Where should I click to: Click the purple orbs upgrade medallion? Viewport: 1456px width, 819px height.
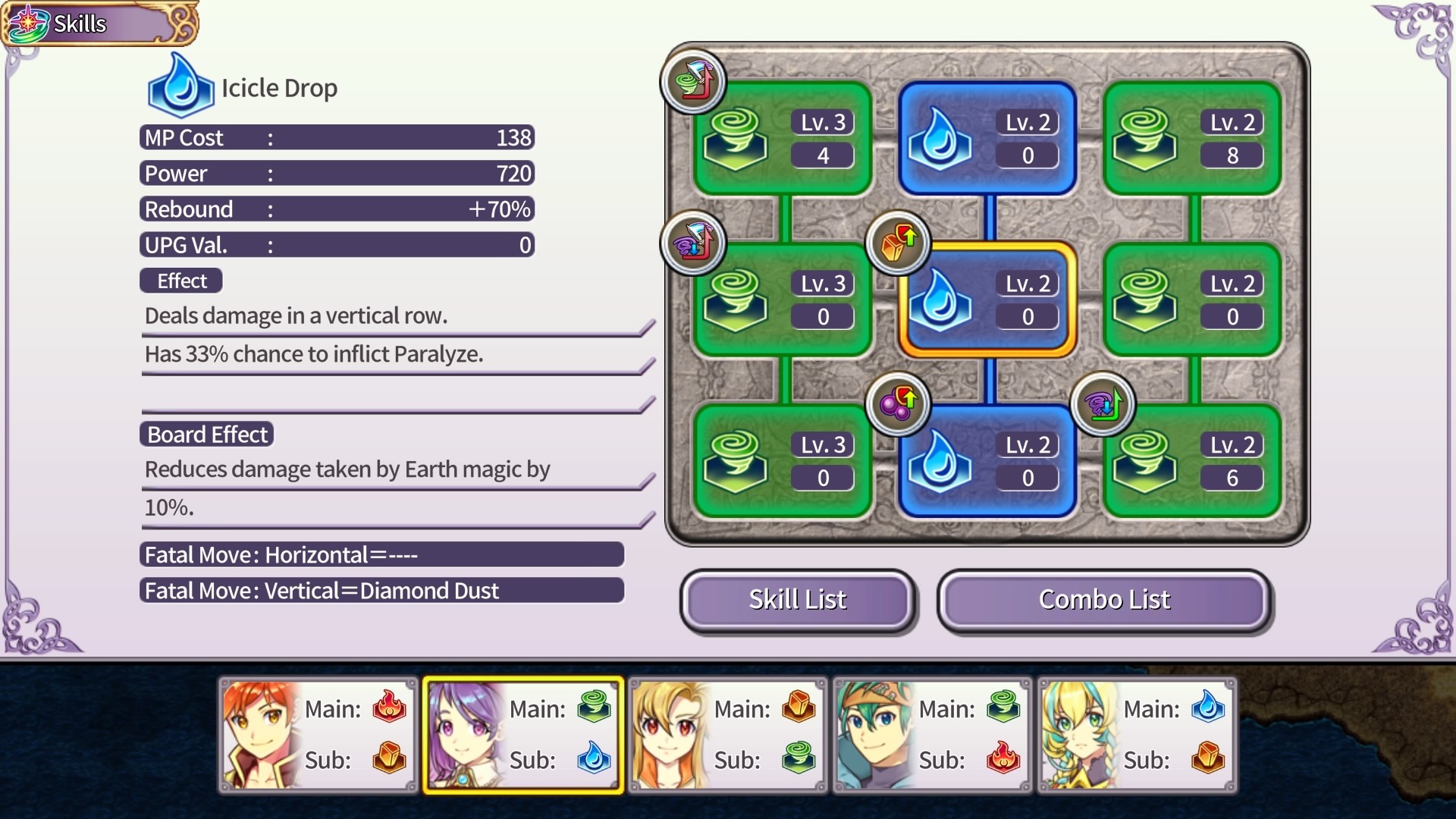coord(899,404)
